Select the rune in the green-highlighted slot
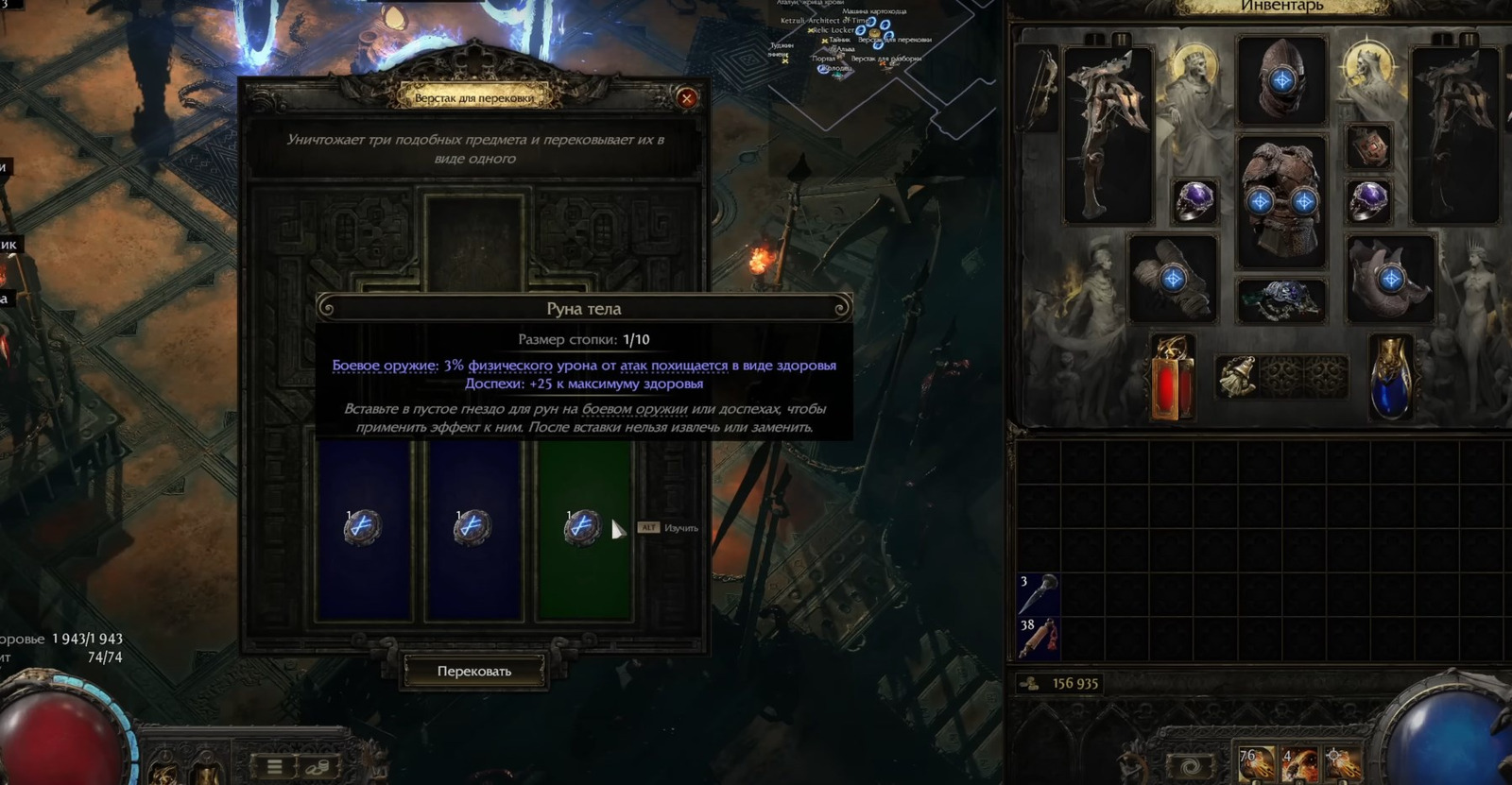 [x=582, y=527]
